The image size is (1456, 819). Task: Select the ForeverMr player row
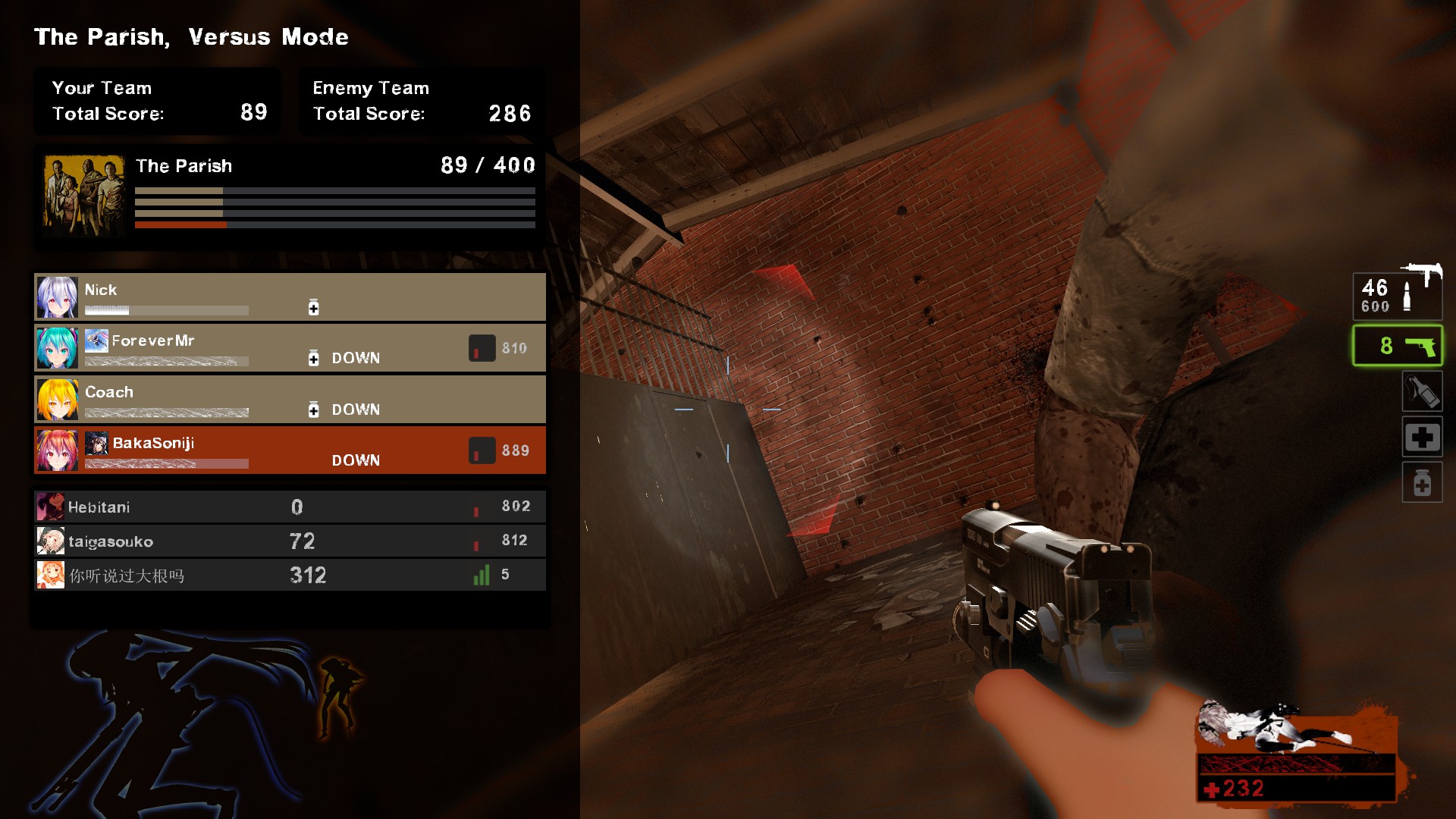click(x=290, y=348)
